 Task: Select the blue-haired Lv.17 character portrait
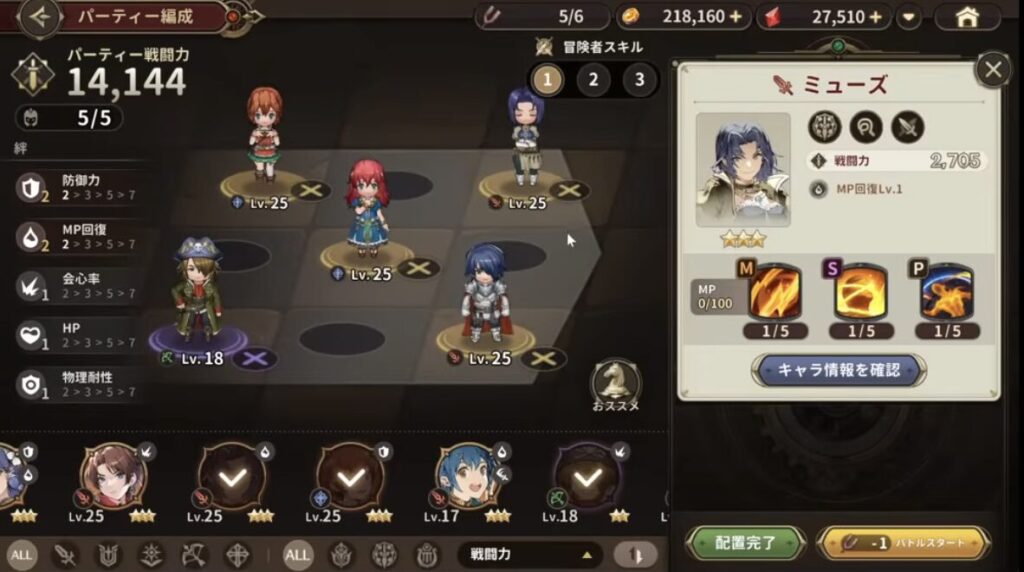466,475
